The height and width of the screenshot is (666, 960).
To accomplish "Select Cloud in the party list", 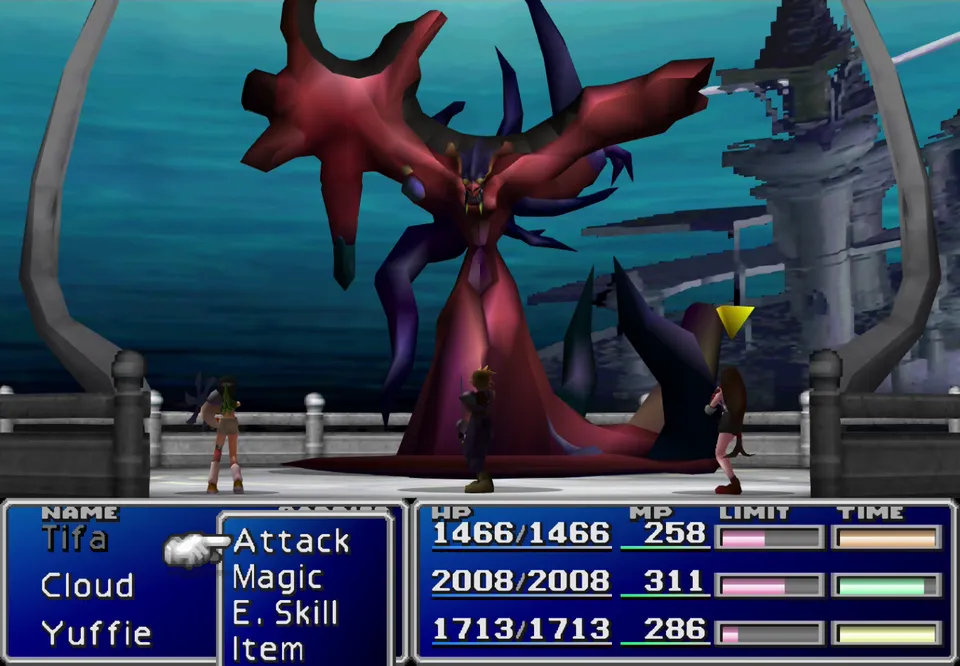I will pos(86,585).
